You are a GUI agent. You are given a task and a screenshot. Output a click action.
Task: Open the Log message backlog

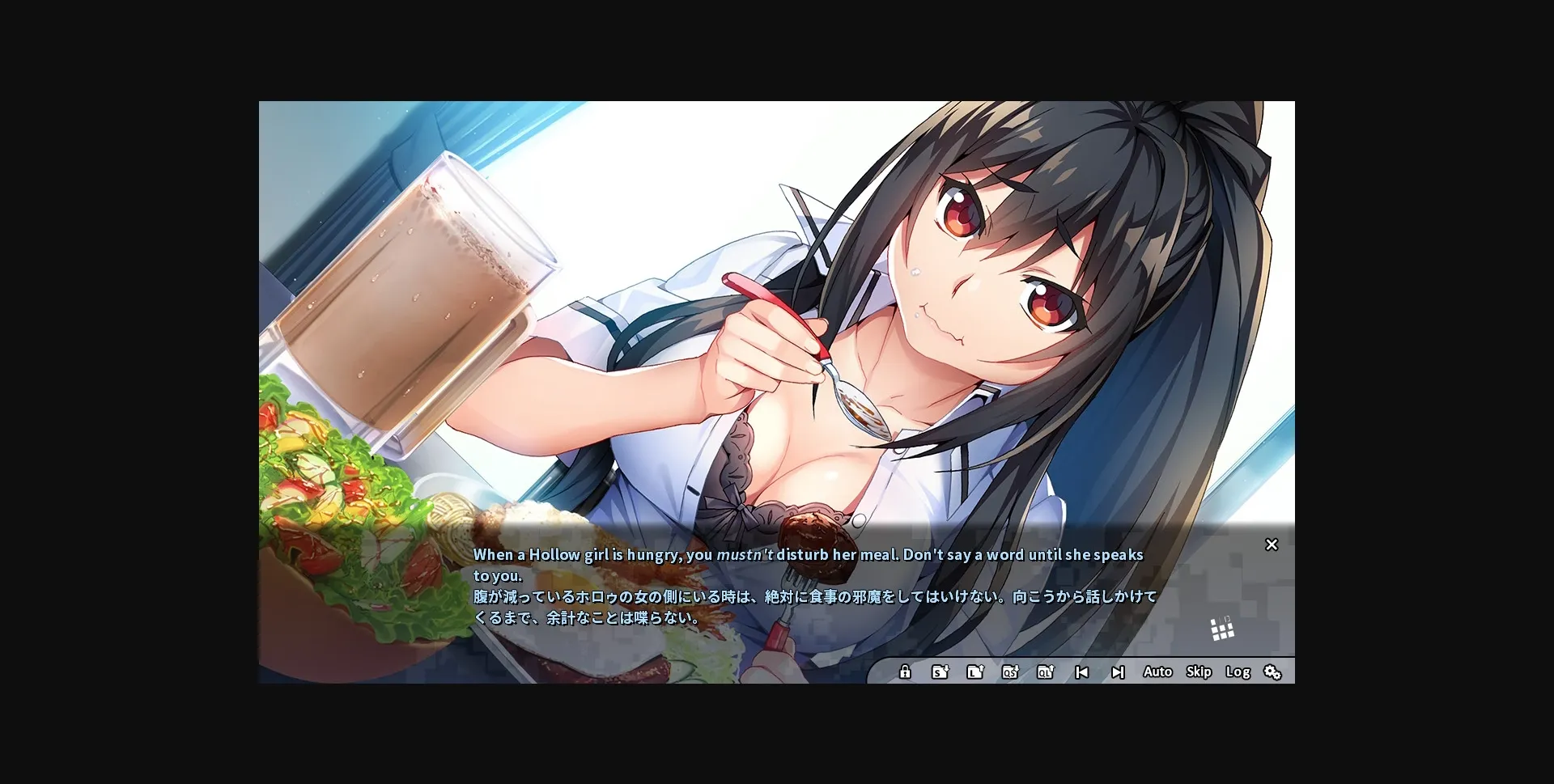1238,672
